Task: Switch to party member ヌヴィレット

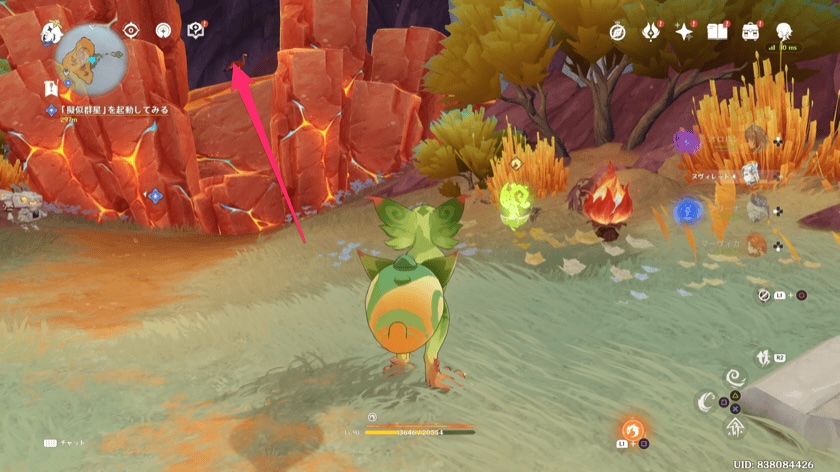Action: tap(751, 174)
